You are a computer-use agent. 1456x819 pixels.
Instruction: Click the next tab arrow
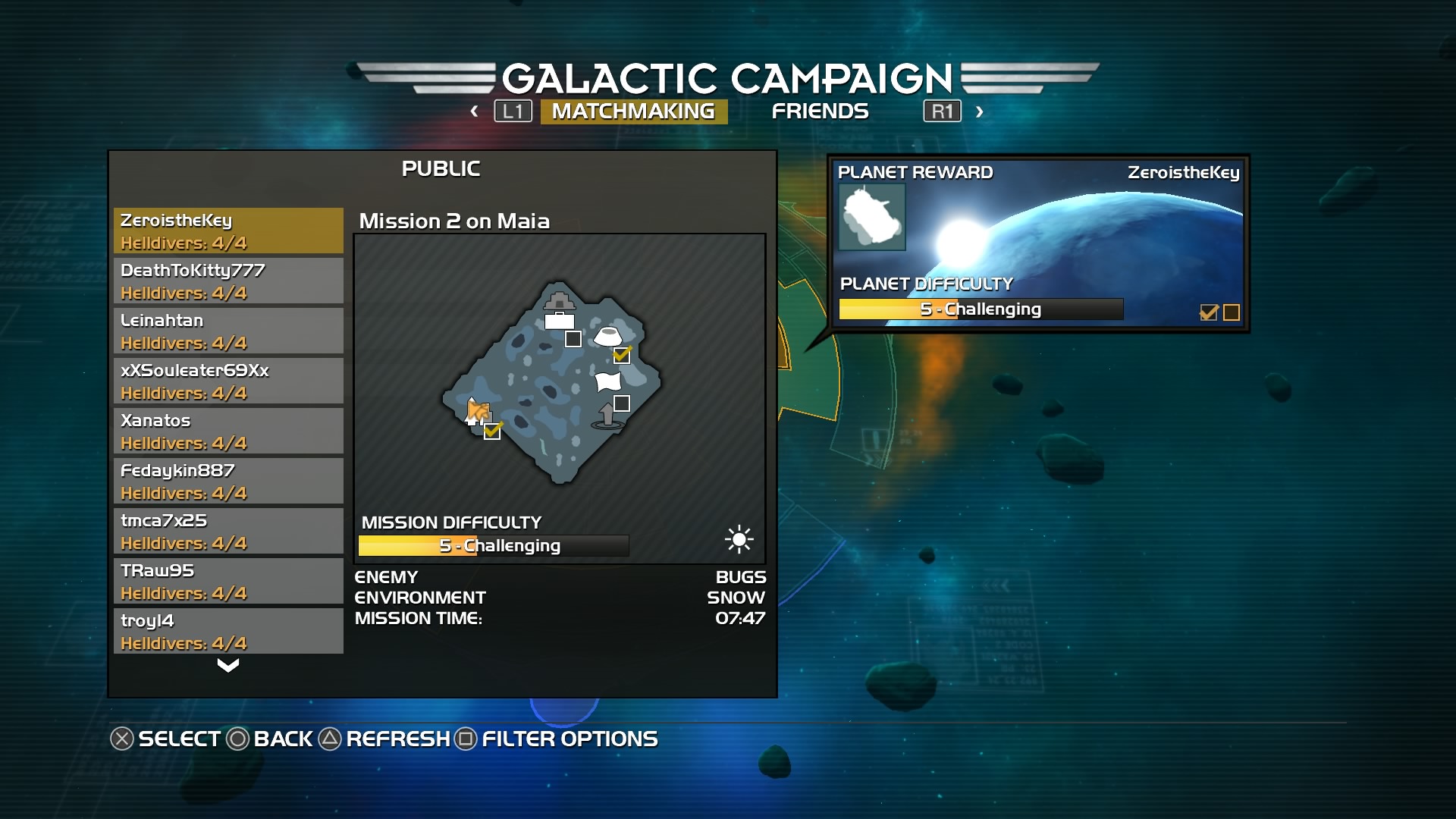(980, 111)
